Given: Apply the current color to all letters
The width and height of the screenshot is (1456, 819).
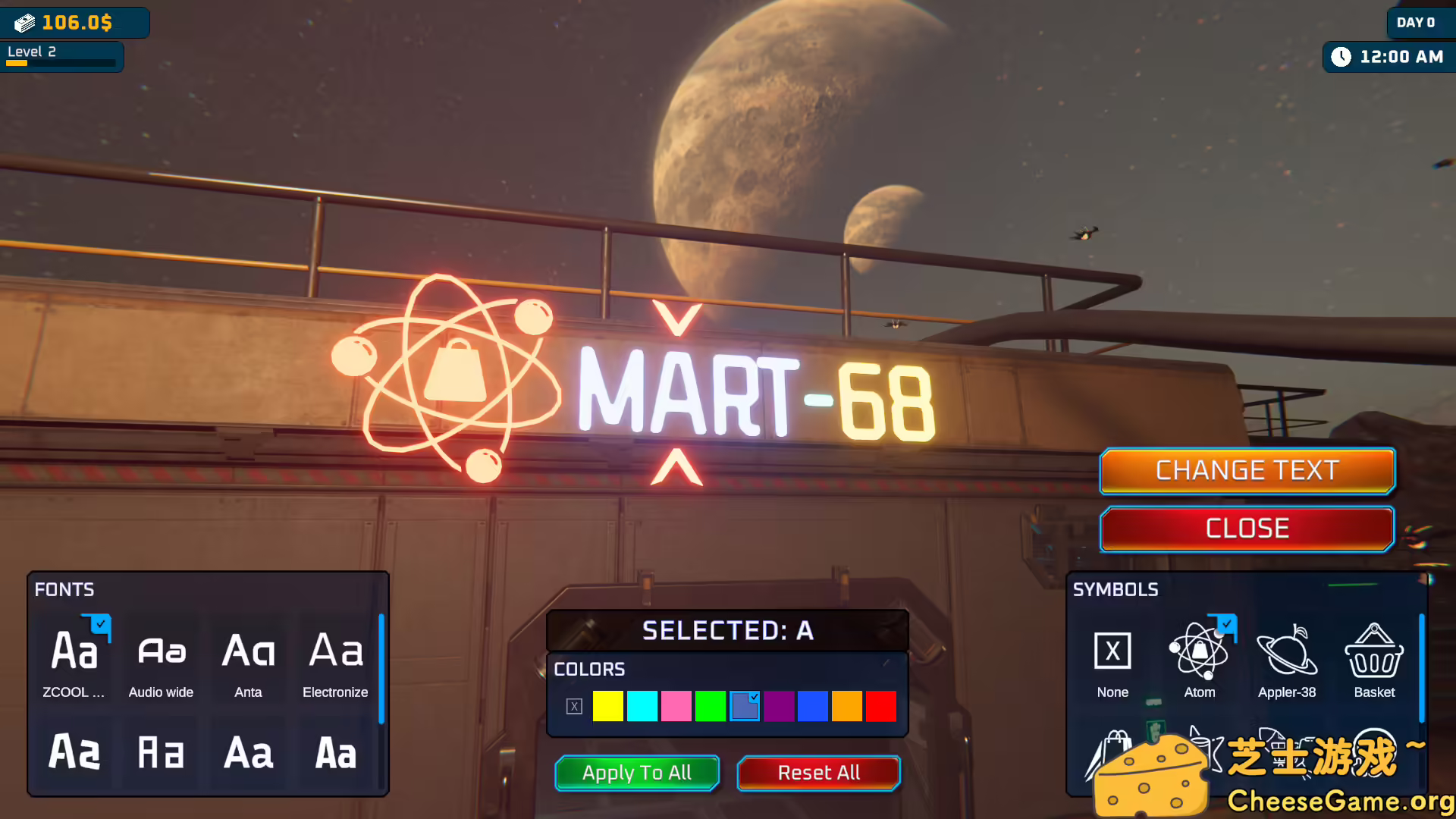Looking at the screenshot, I should pyautogui.click(x=636, y=773).
